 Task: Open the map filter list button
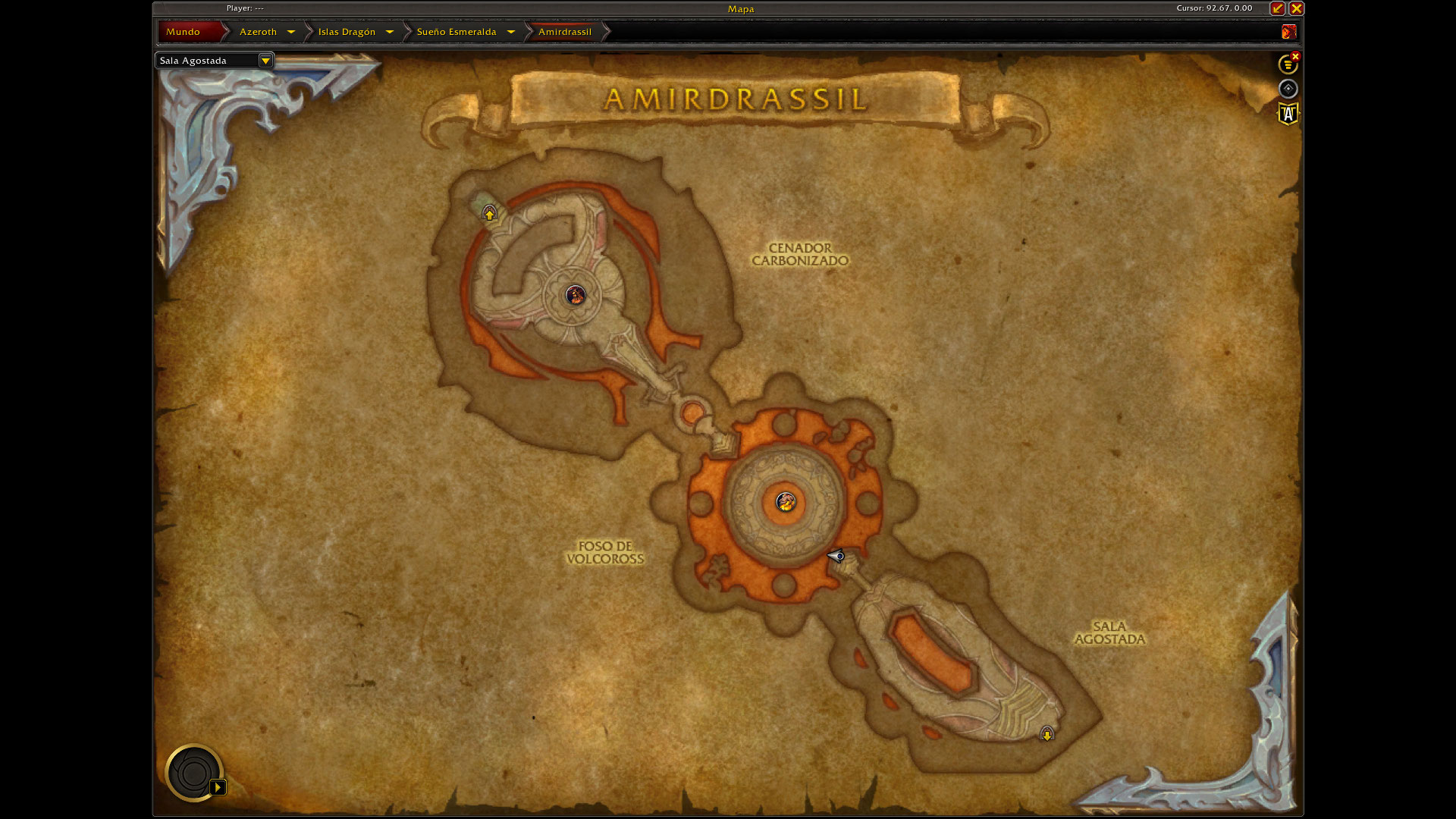pyautogui.click(x=1288, y=64)
